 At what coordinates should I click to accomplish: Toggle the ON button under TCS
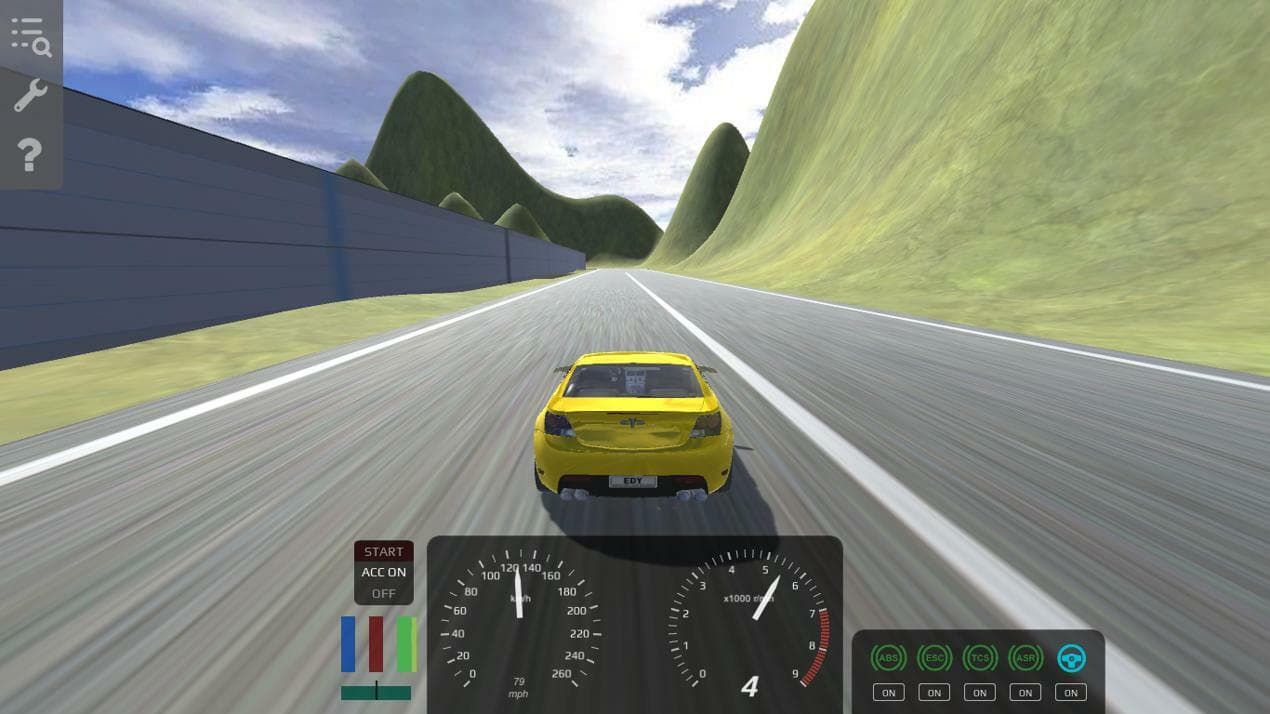pyautogui.click(x=980, y=692)
